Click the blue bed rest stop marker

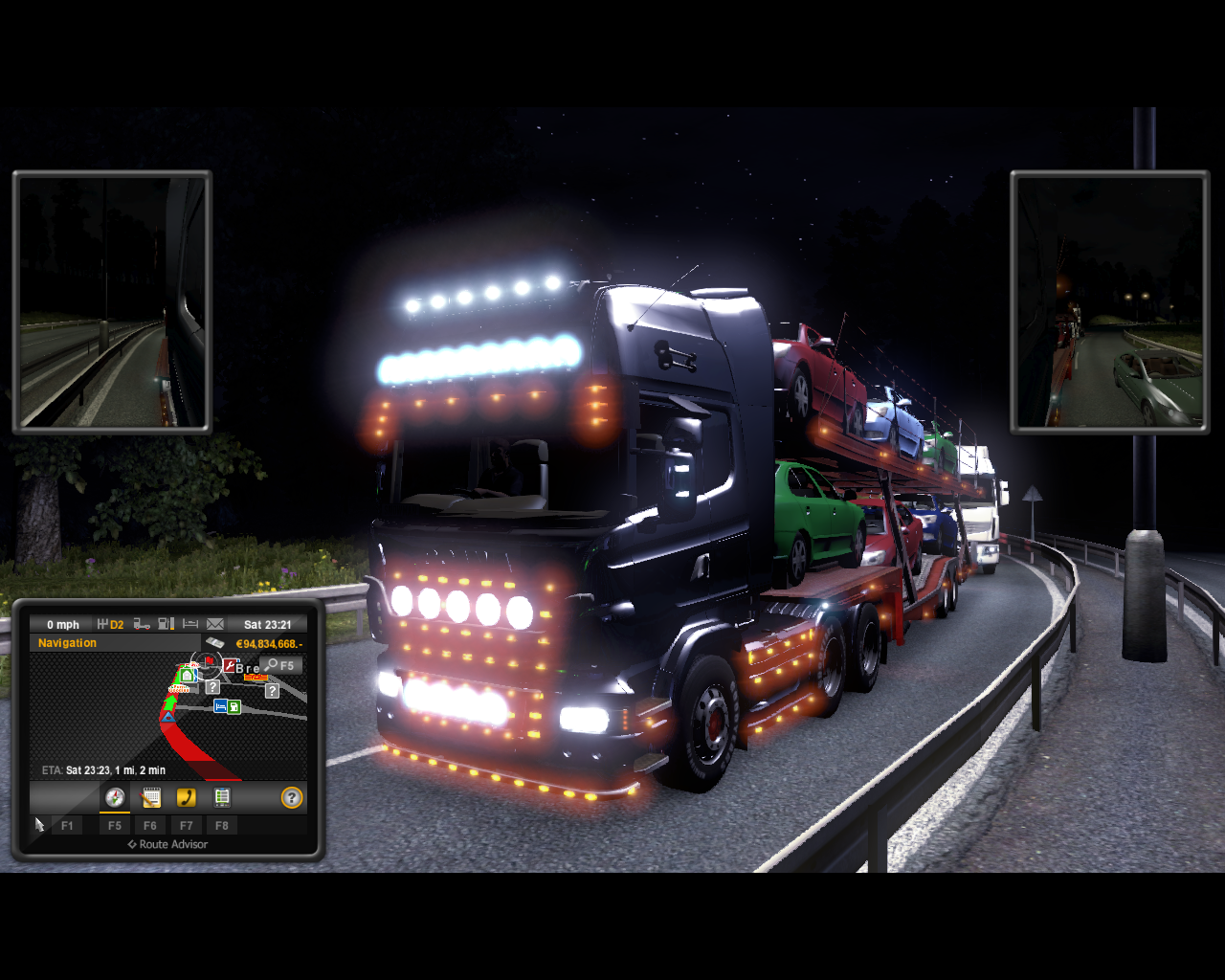click(220, 706)
